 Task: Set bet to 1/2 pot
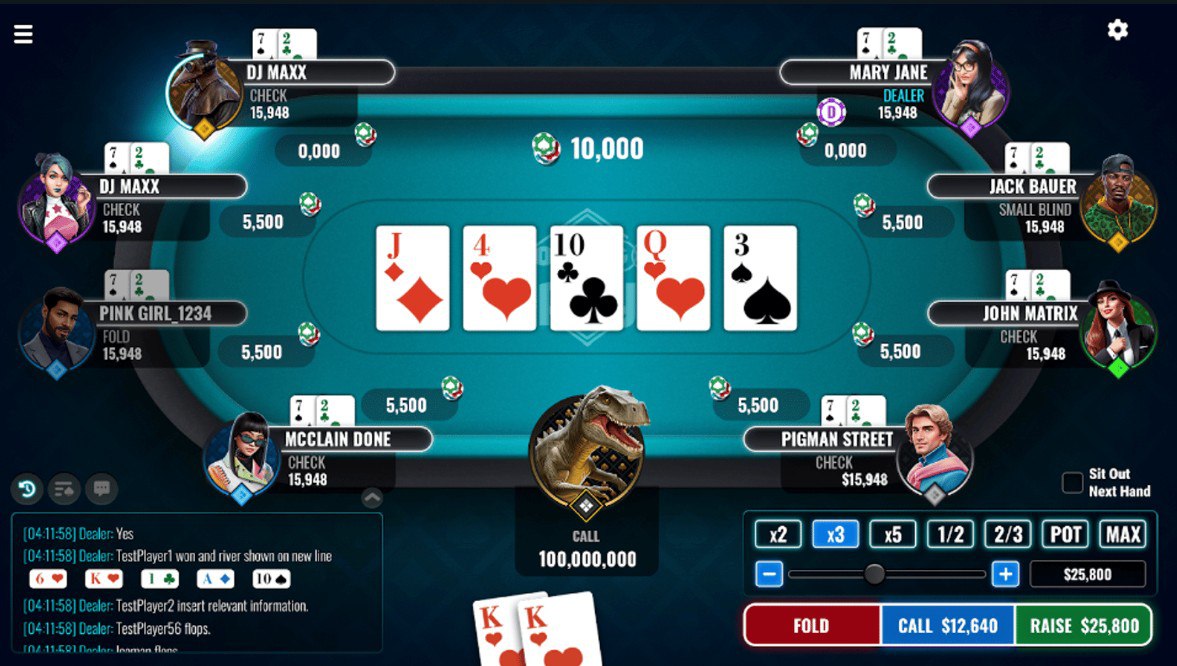click(x=950, y=535)
